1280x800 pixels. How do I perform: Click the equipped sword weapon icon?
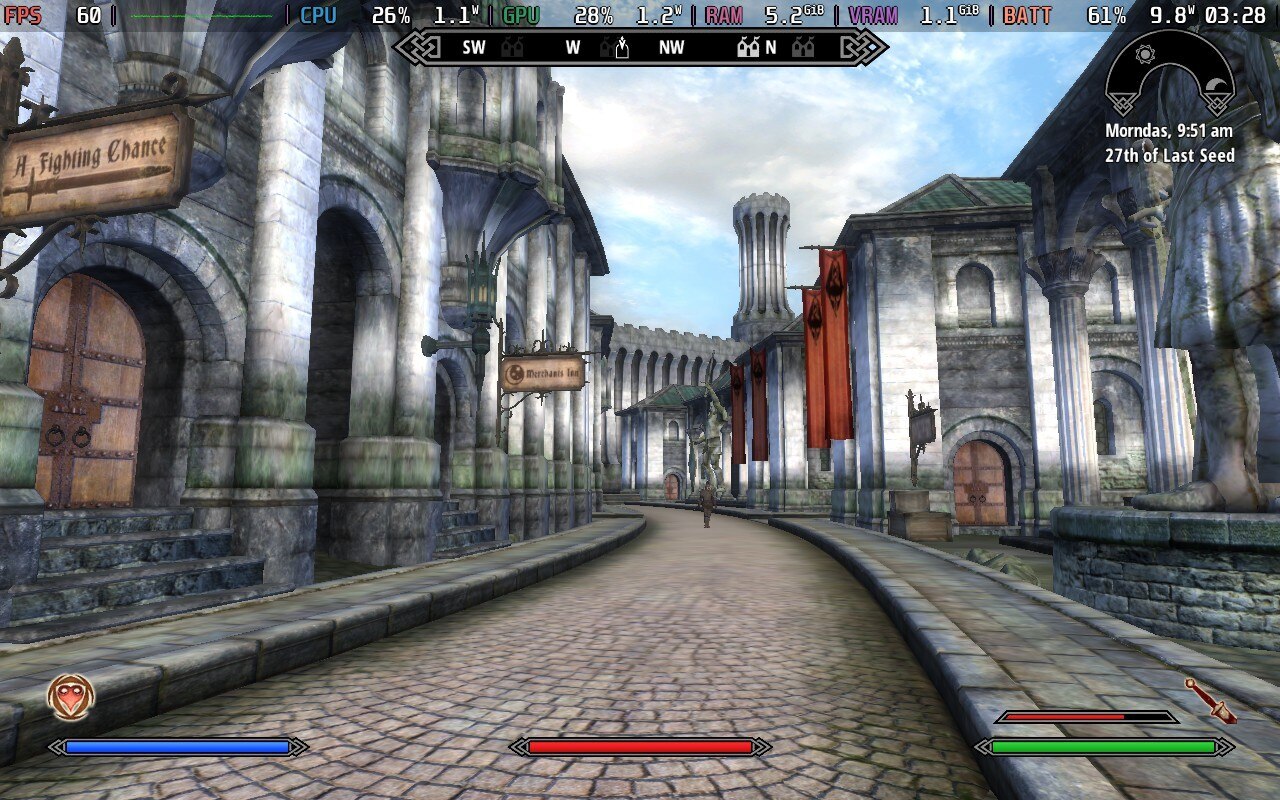click(1210, 700)
